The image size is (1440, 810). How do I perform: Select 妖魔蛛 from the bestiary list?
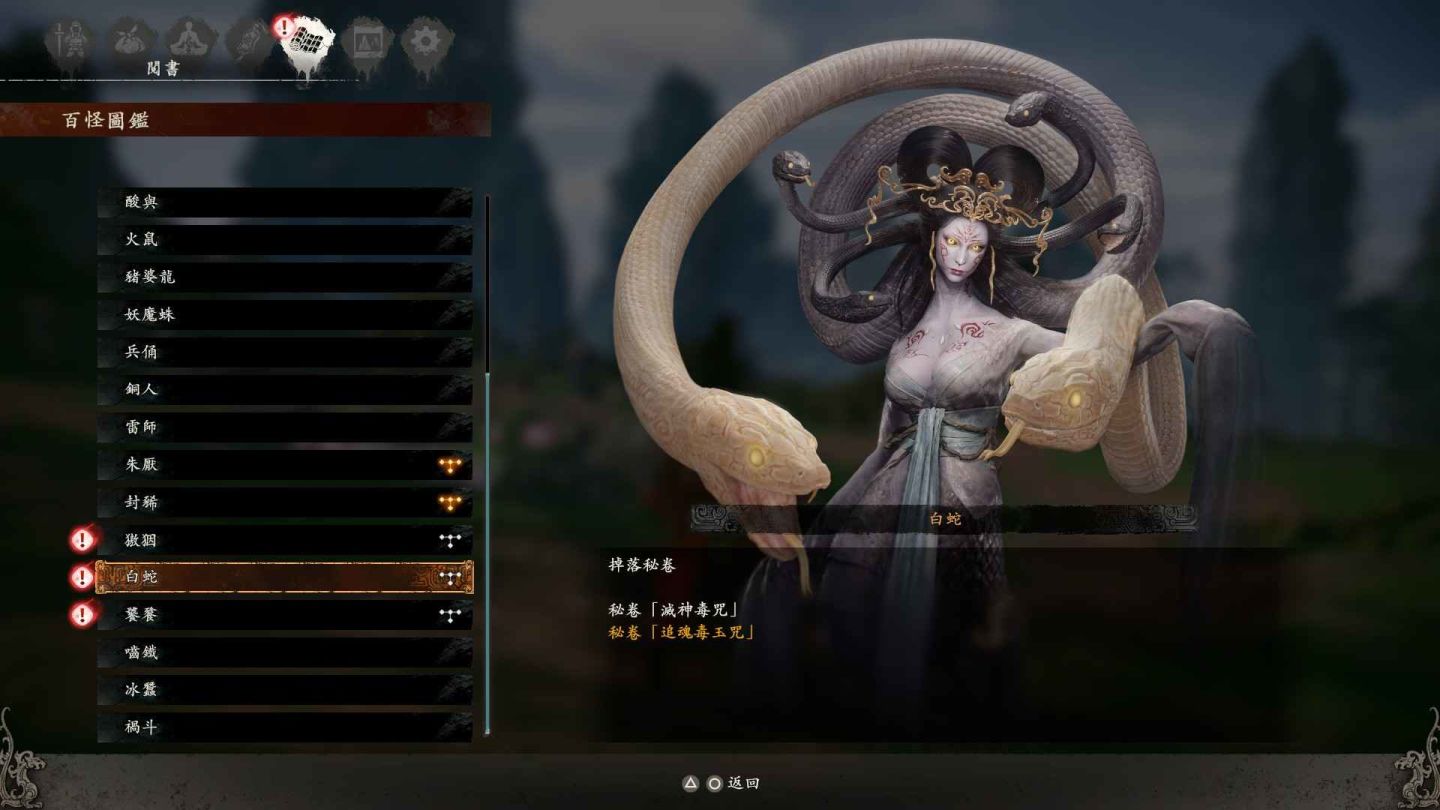pos(285,314)
